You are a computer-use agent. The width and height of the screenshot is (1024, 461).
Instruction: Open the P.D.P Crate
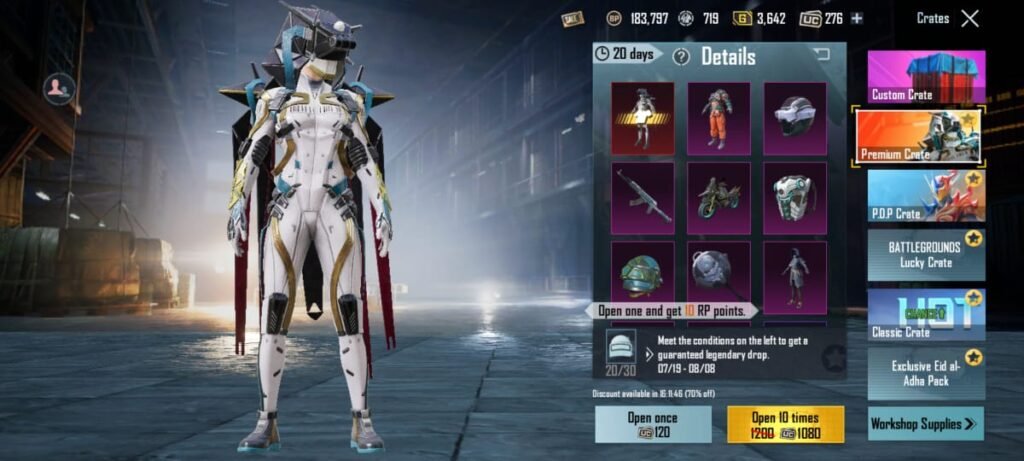[925, 196]
